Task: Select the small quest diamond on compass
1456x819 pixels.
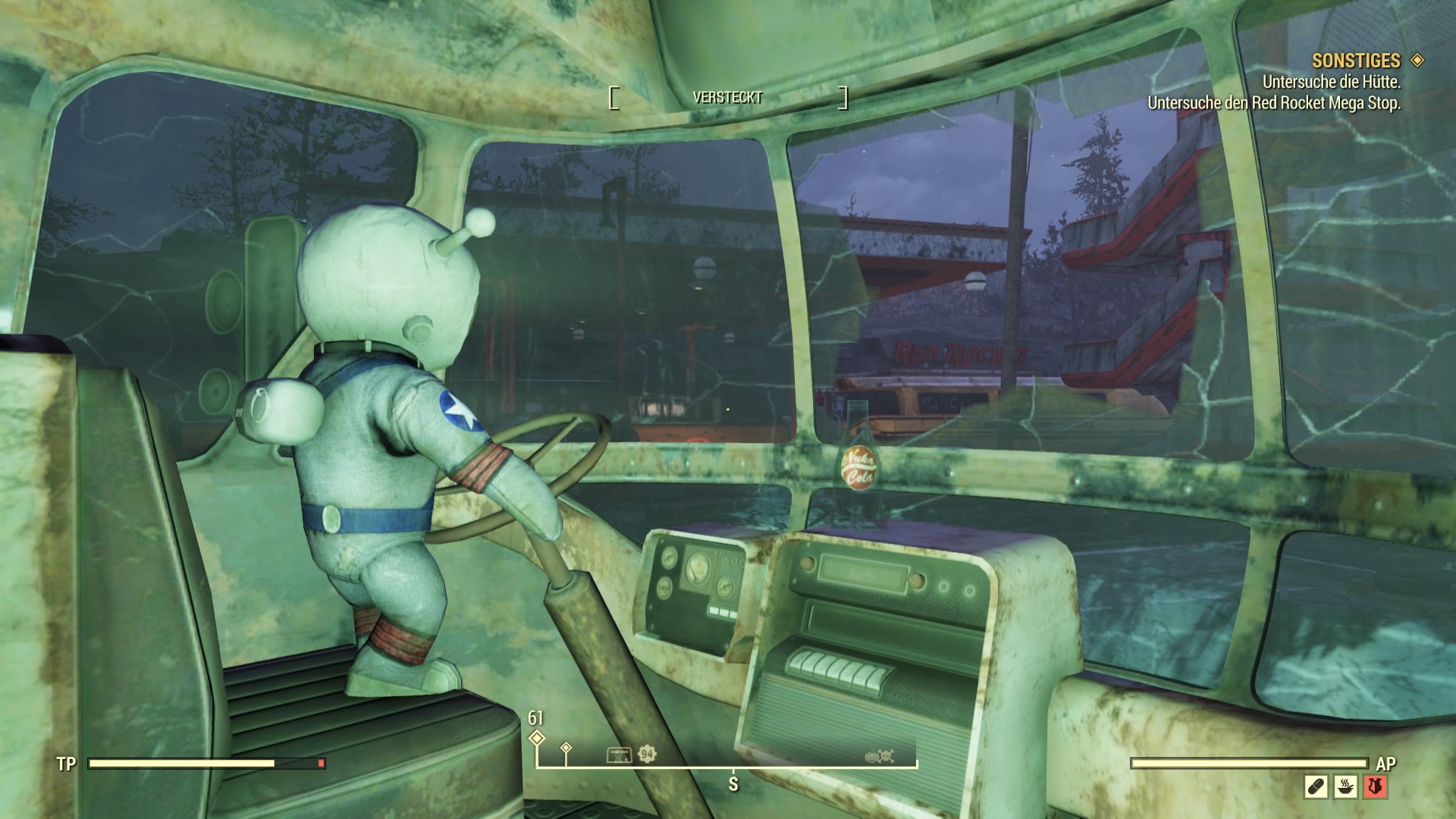Action: click(566, 748)
